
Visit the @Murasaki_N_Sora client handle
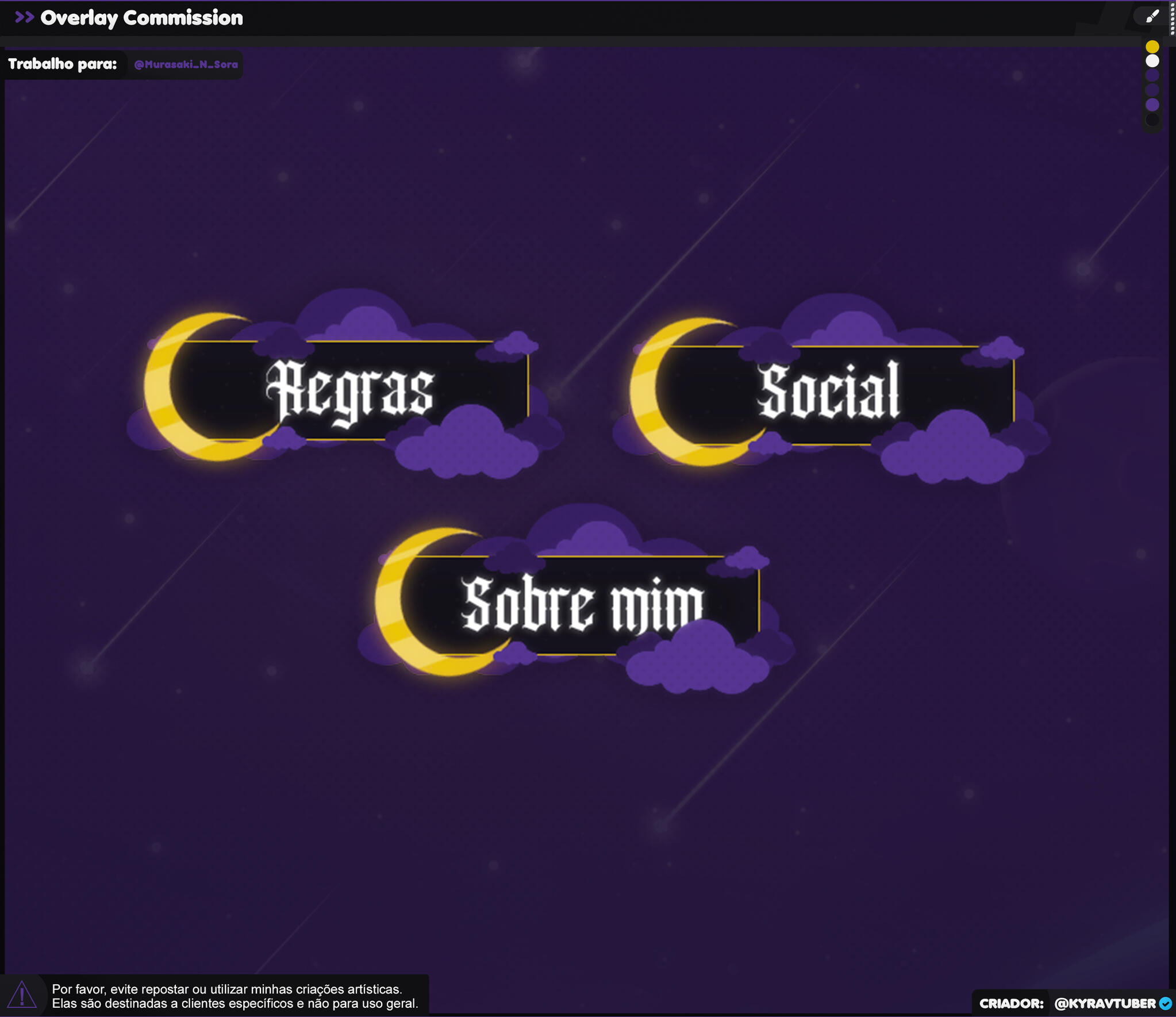186,64
